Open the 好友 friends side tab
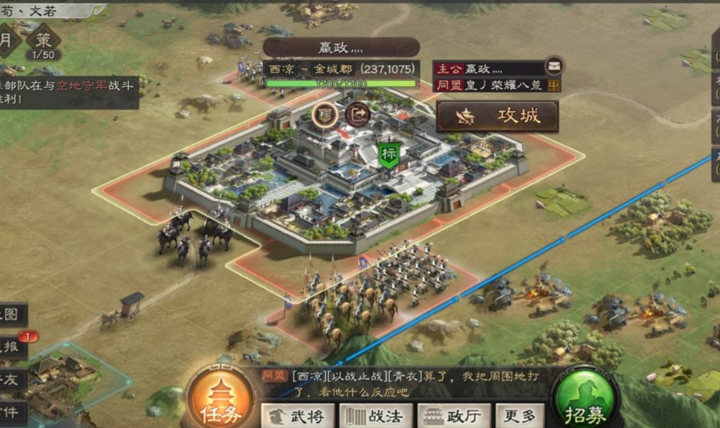Screen dimensions: 720x428 (10, 378)
